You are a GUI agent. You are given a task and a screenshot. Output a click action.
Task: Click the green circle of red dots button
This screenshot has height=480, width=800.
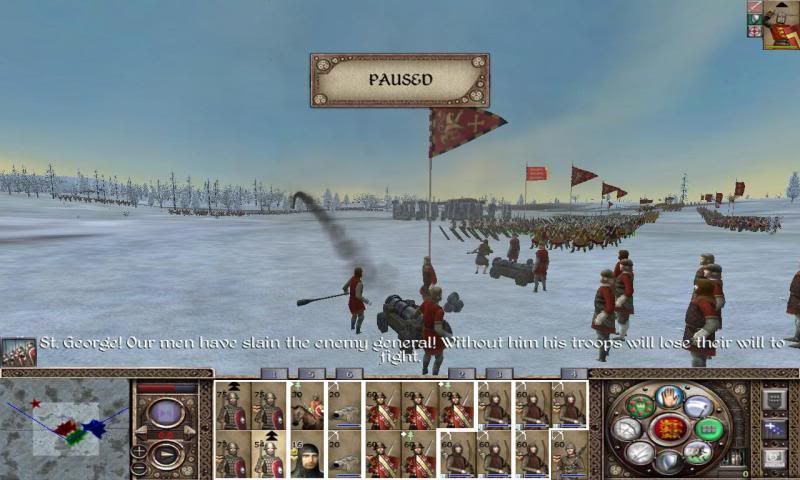click(x=641, y=407)
